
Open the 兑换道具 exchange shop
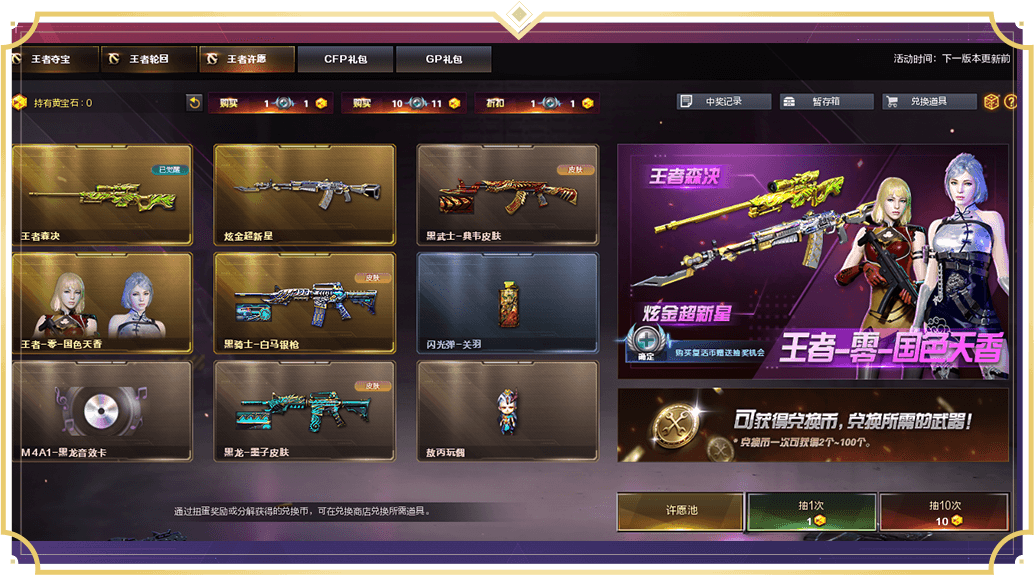click(928, 102)
